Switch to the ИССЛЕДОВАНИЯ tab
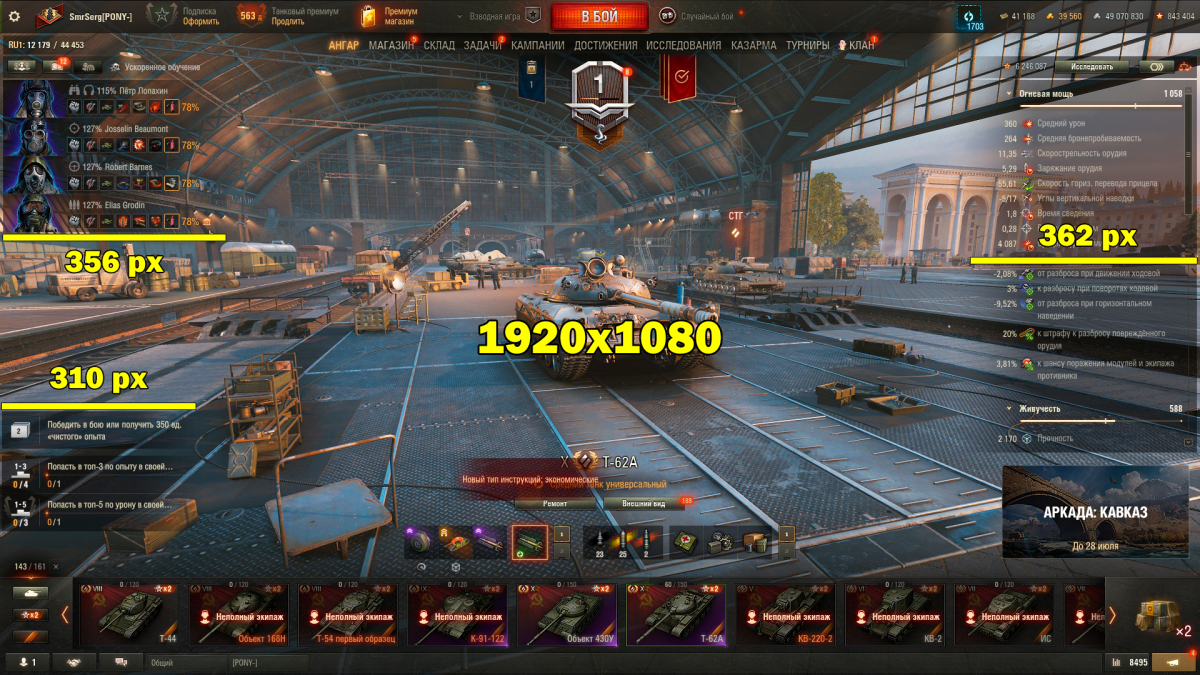 coord(683,45)
